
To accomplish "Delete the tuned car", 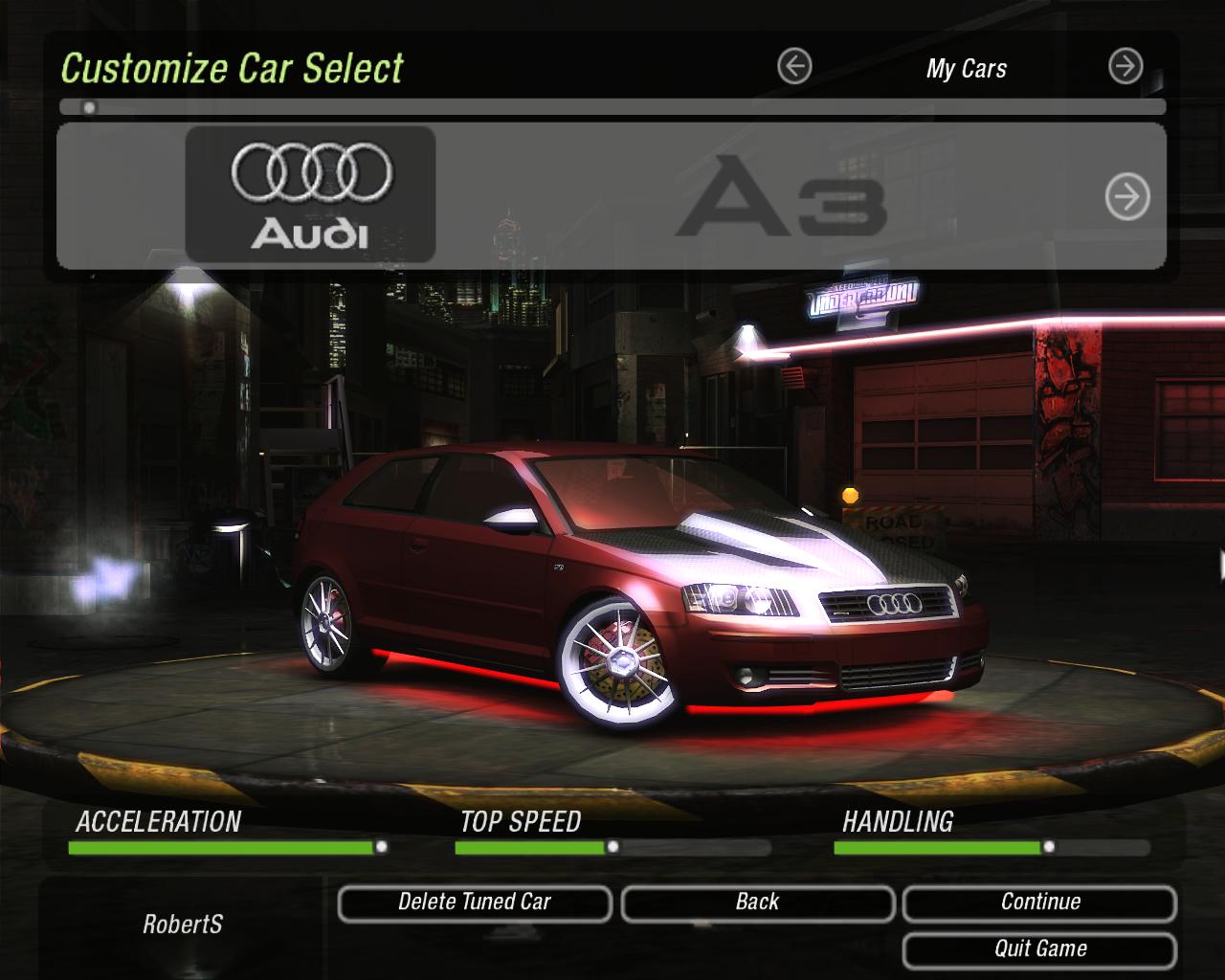I will tap(475, 902).
